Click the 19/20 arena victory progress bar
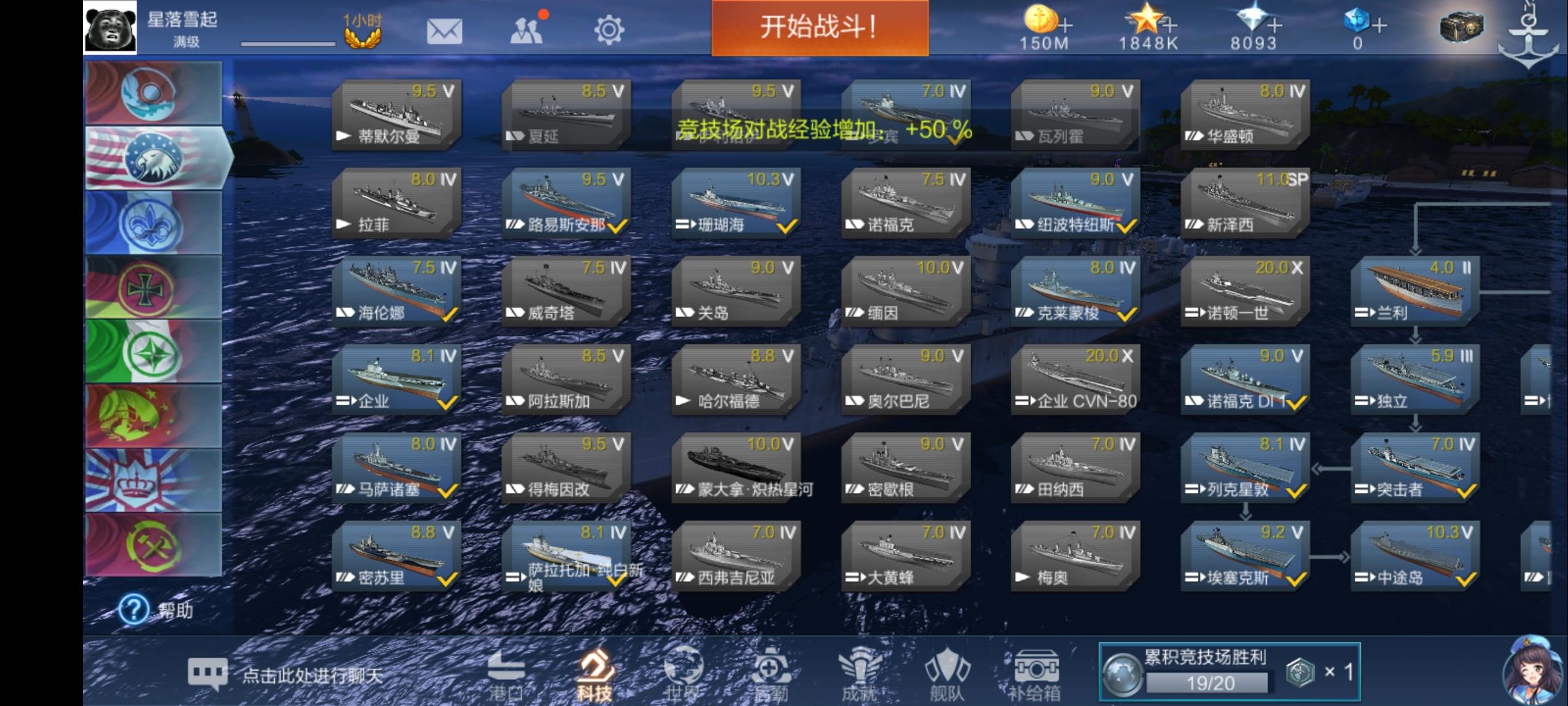Image resolution: width=1568 pixels, height=706 pixels. [x=1214, y=682]
